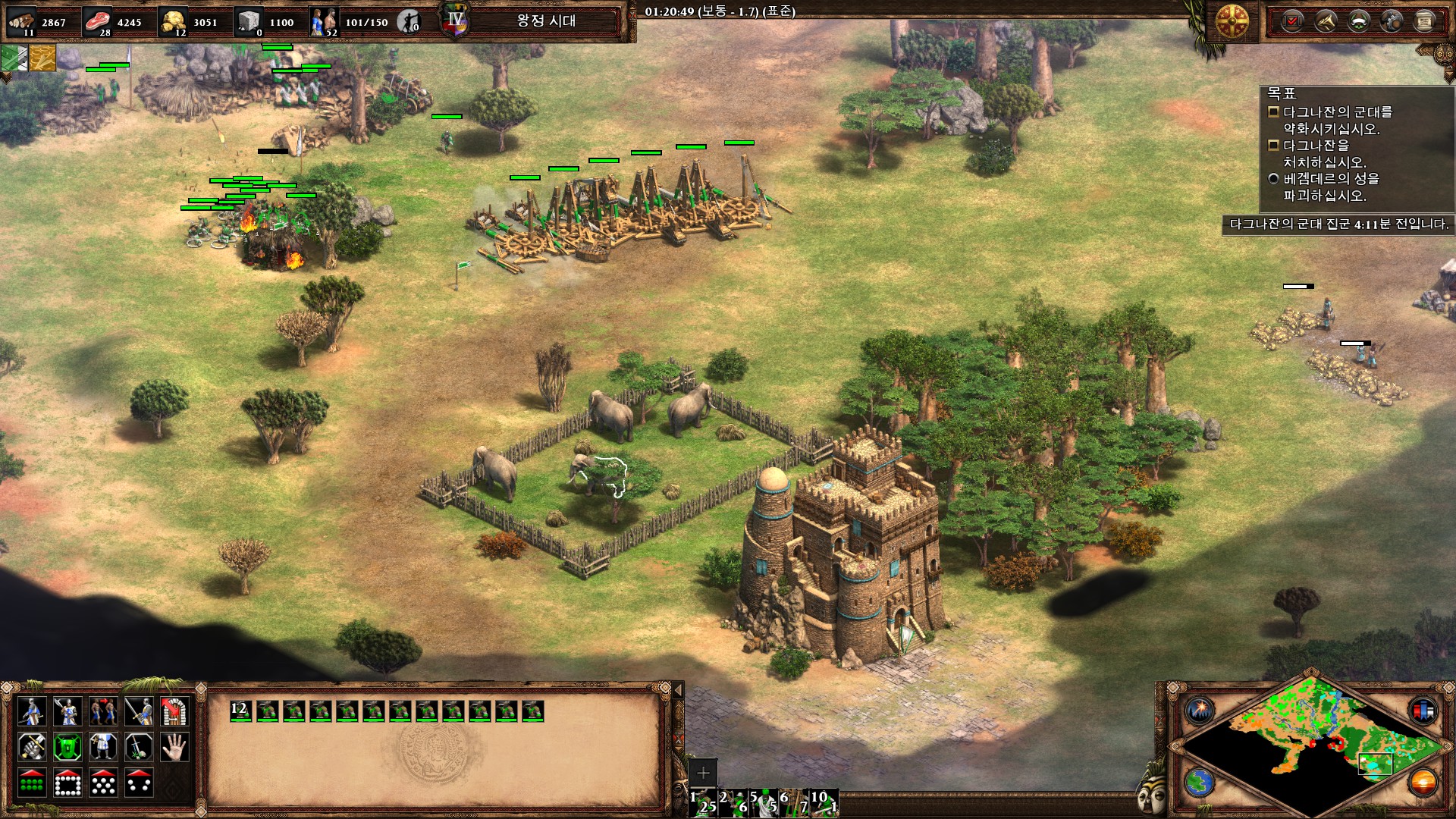The width and height of the screenshot is (1456, 819).
Task: Add a control group with the plus button
Action: pos(703,773)
